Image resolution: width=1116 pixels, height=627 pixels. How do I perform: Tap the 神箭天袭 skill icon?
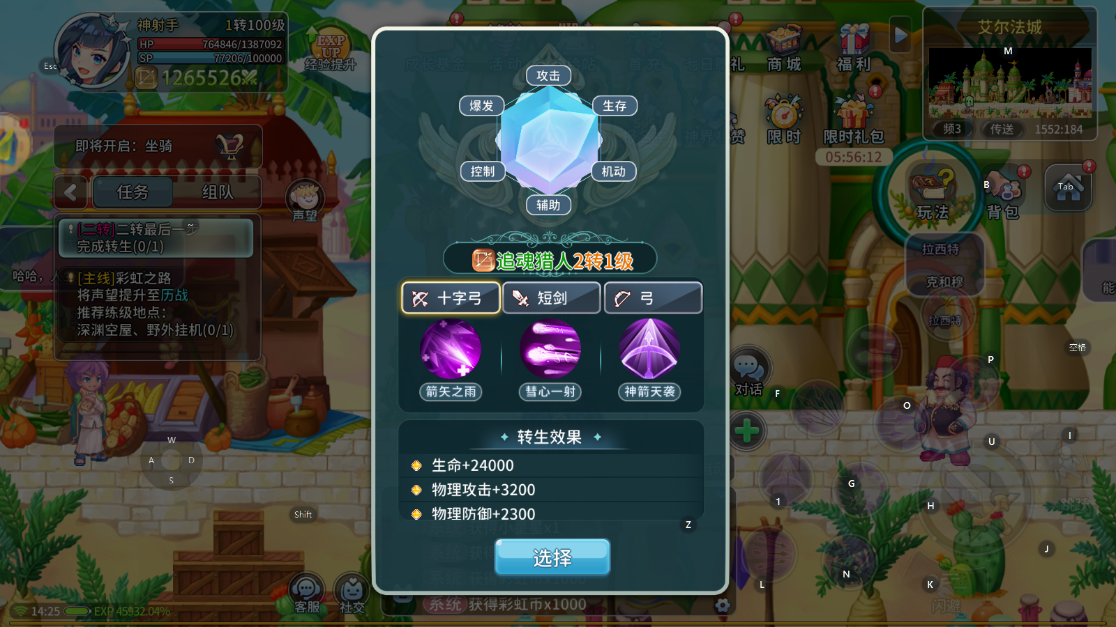coord(650,350)
